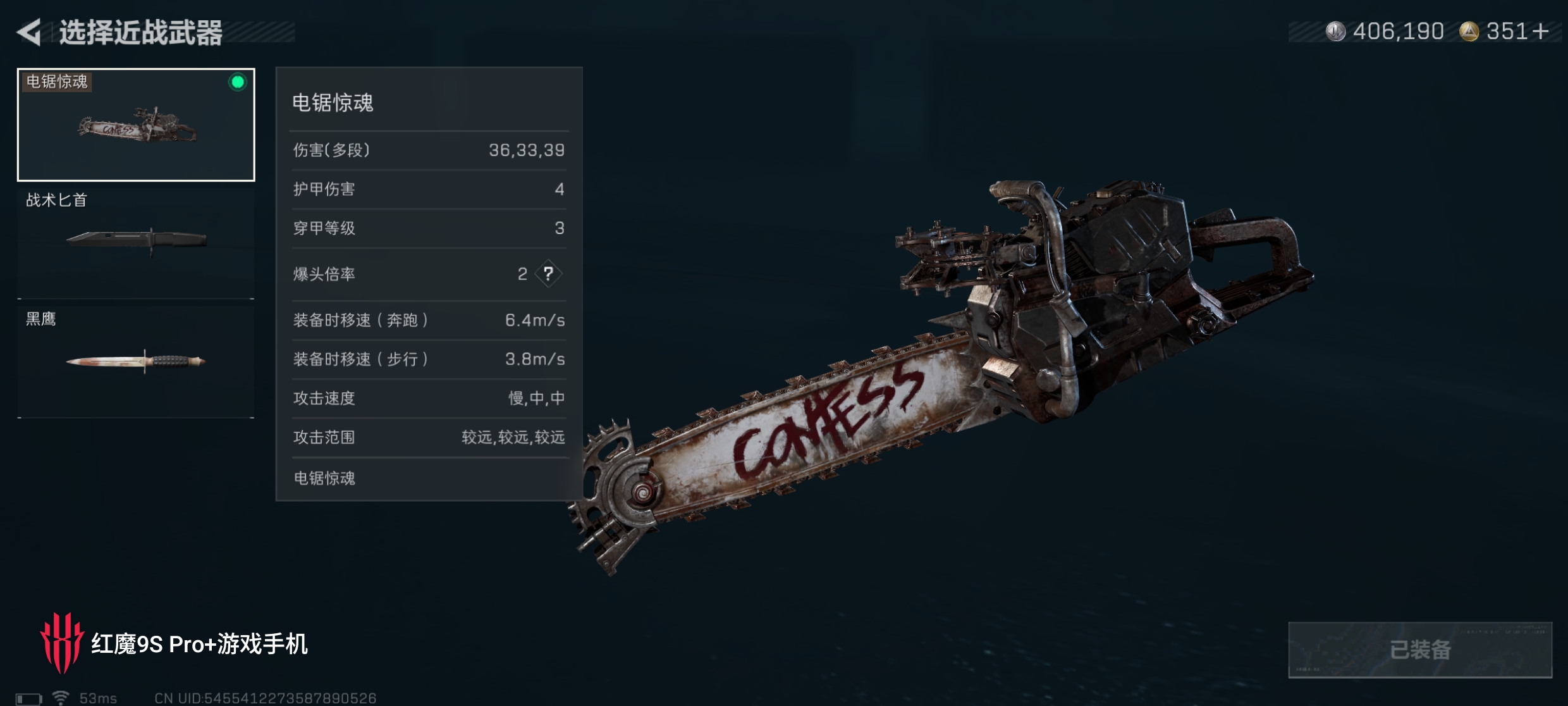Open the headshot multiplier question mark help
This screenshot has width=1568, height=706.
548,274
